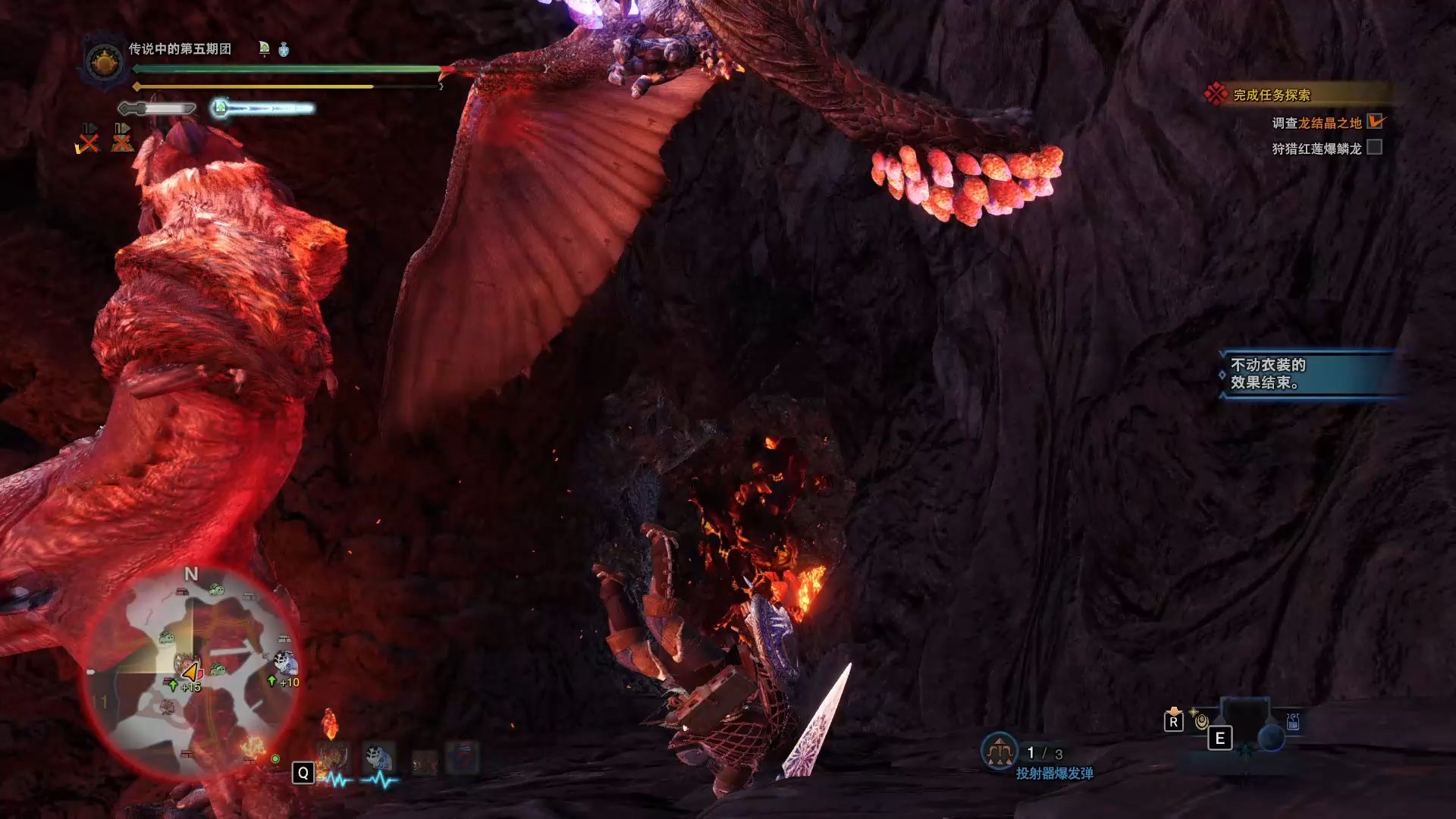Click the player arrow on the minimap

(x=190, y=672)
